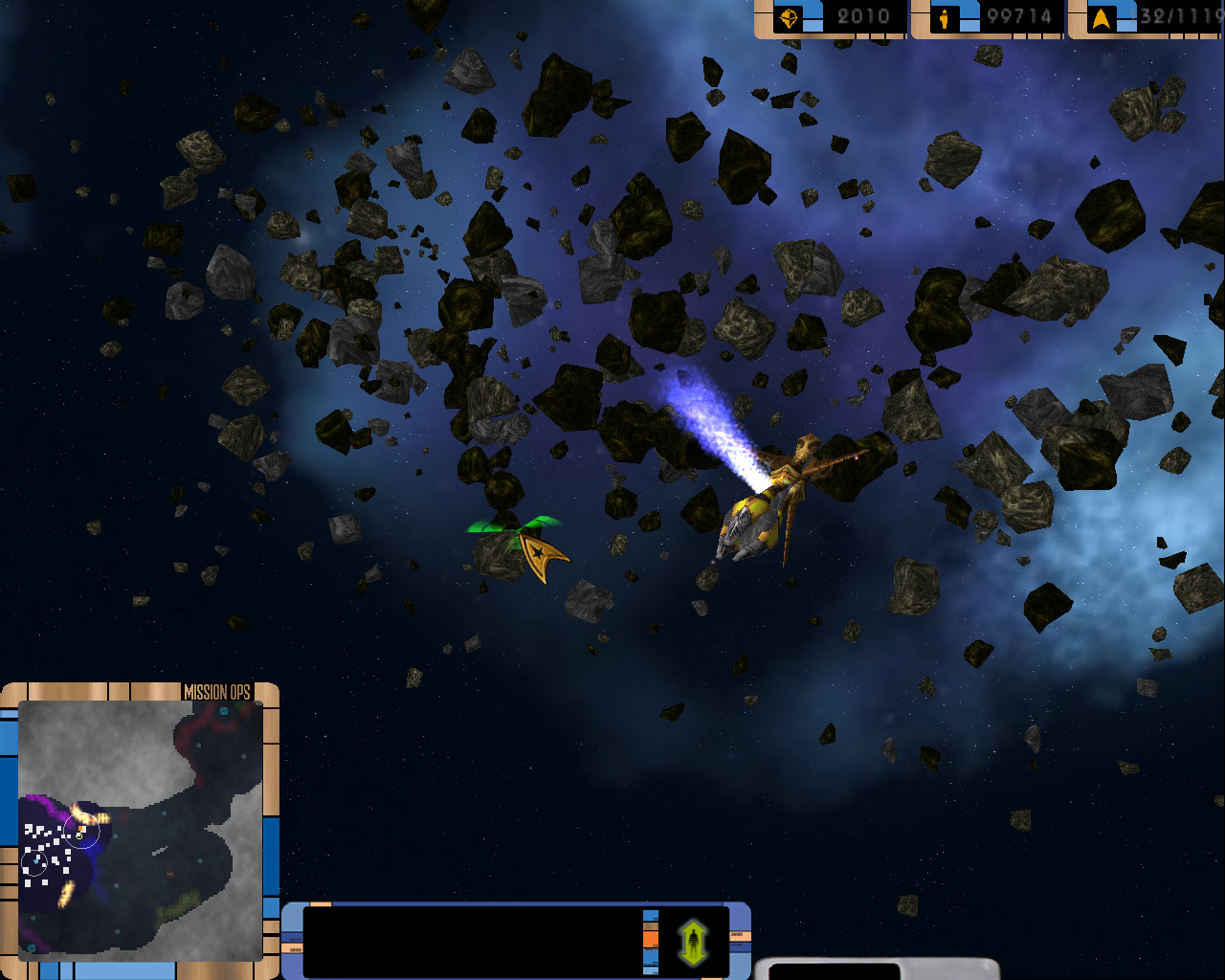This screenshot has width=1225, height=980.
Task: Click the Mission Ops minimap
Action: point(141,830)
